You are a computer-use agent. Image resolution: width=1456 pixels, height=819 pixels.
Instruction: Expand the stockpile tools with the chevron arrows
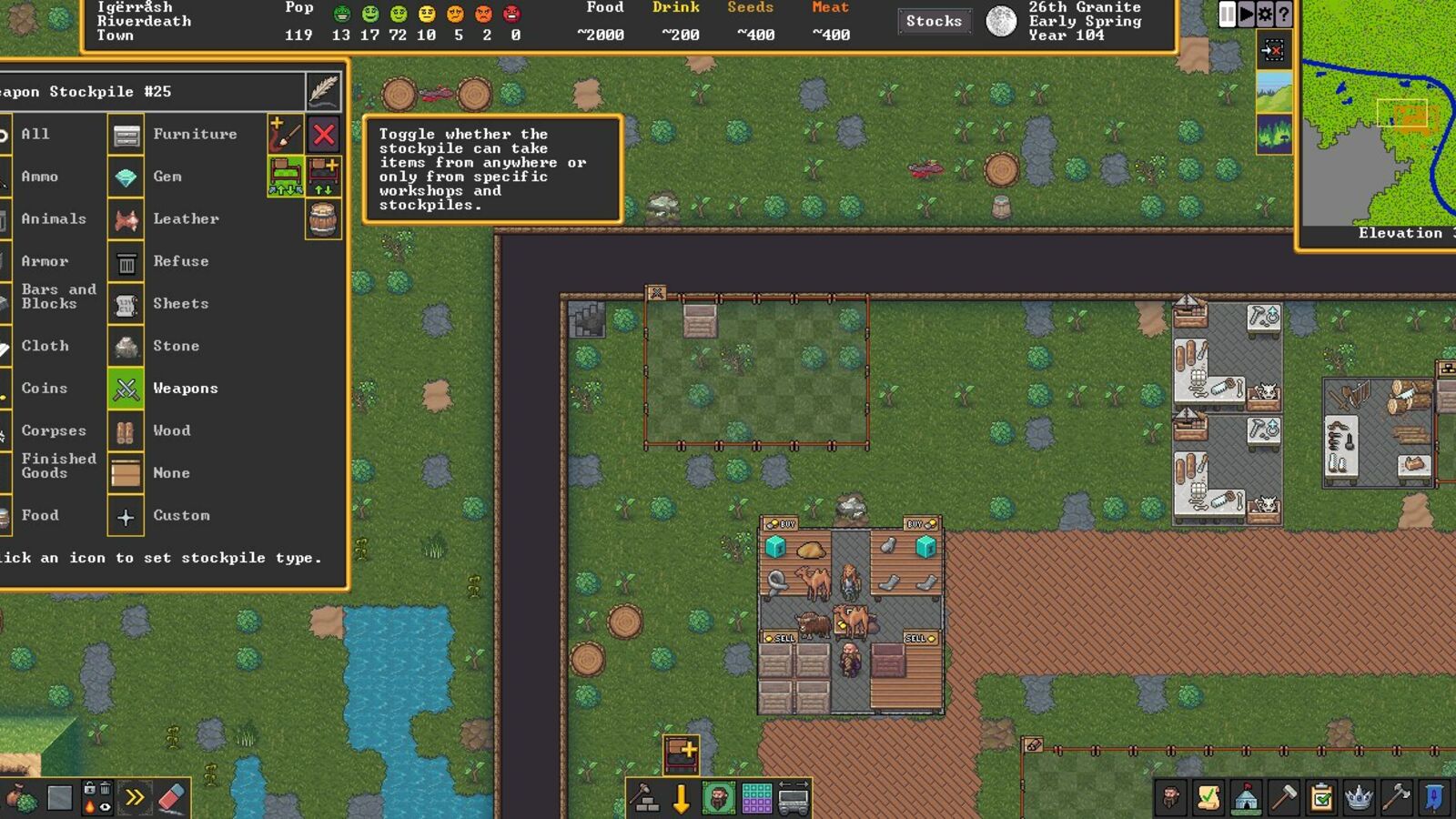click(x=135, y=797)
